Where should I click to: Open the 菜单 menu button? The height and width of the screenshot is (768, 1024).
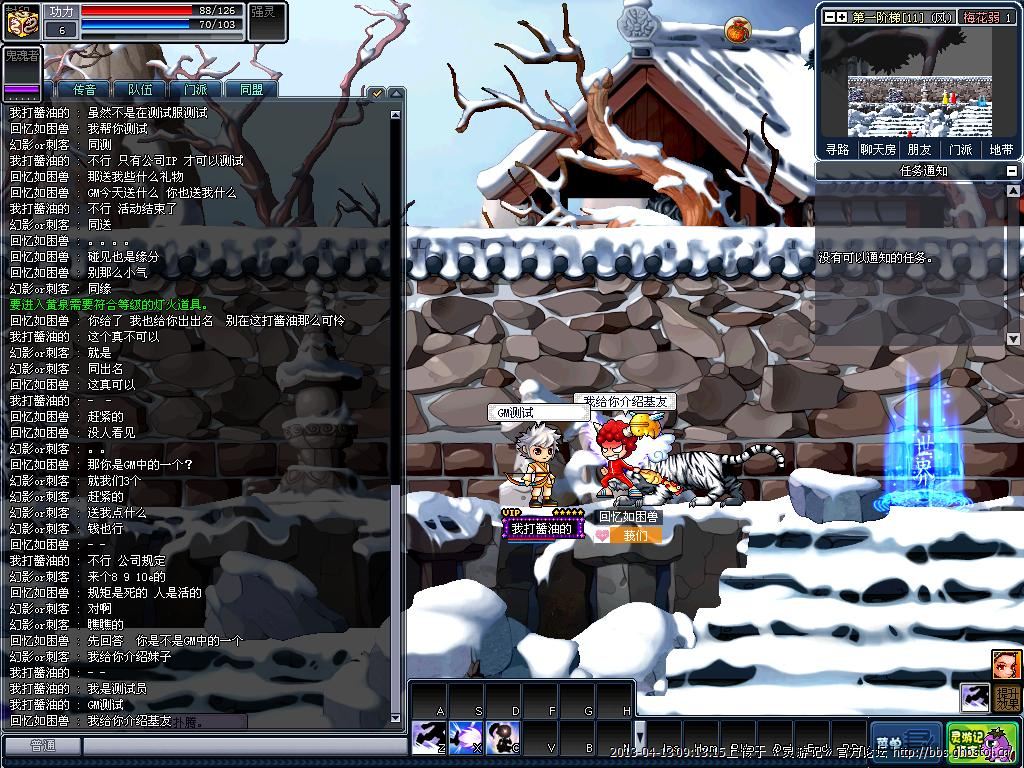[x=905, y=740]
